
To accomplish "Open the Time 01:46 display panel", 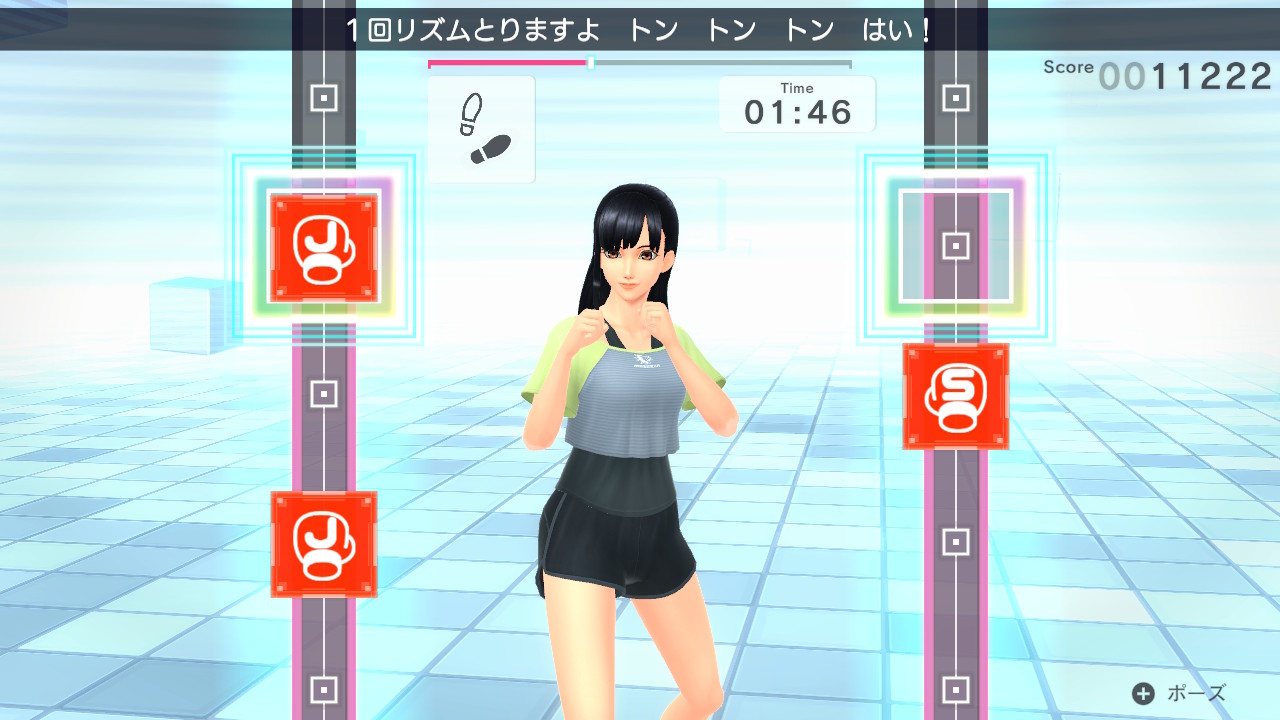I will tap(797, 103).
